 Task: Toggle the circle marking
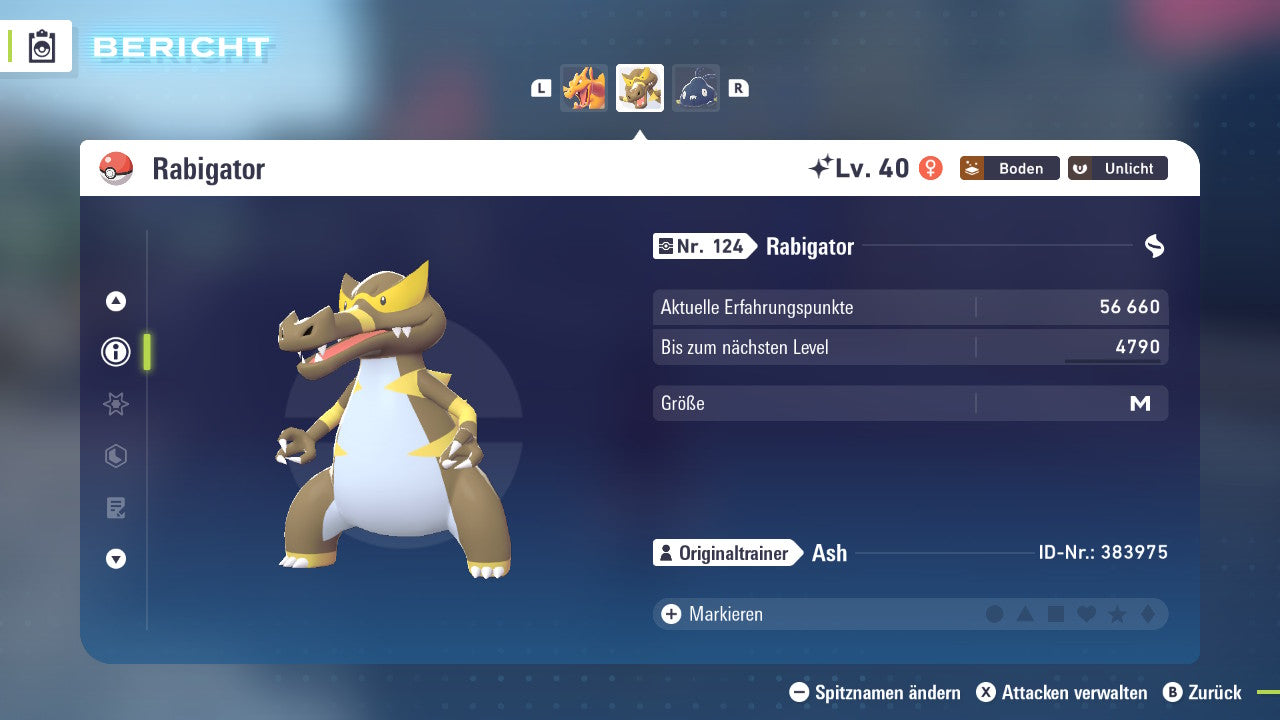[x=994, y=614]
